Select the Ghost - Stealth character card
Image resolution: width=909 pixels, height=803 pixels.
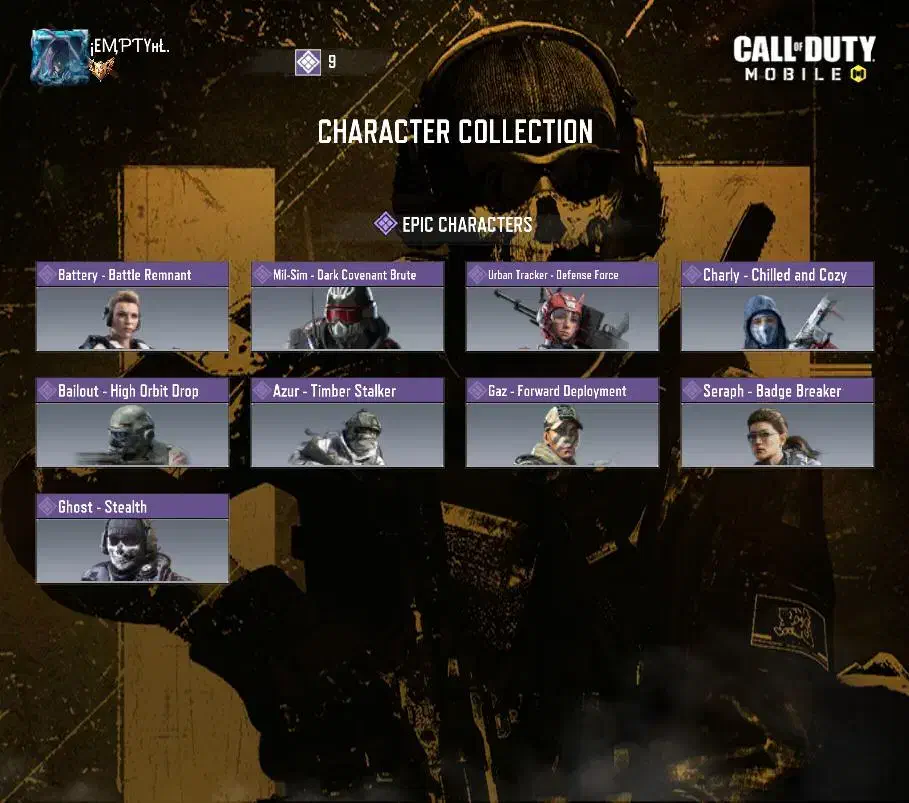point(132,539)
